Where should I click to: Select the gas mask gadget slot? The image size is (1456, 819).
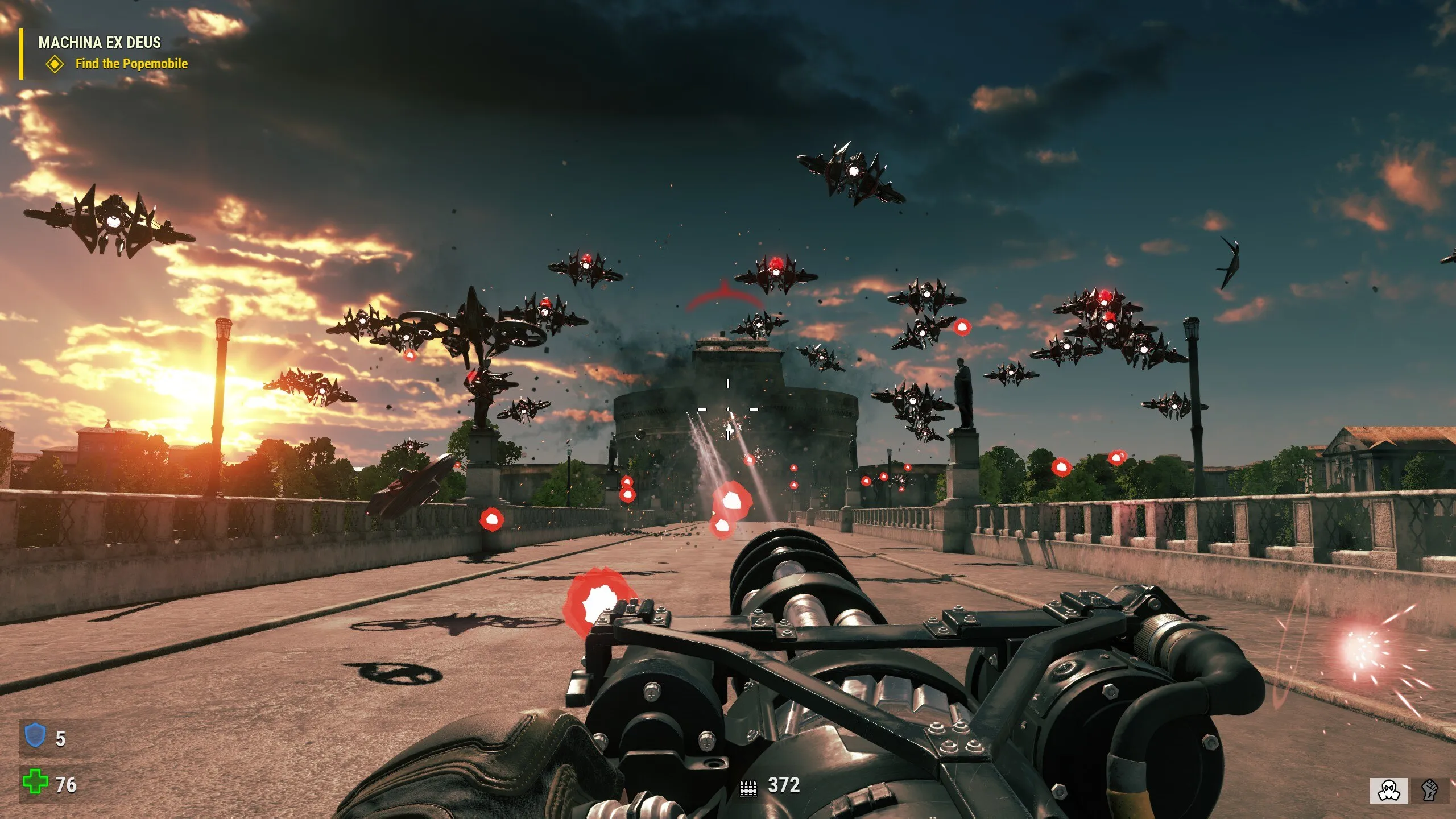click(1389, 791)
